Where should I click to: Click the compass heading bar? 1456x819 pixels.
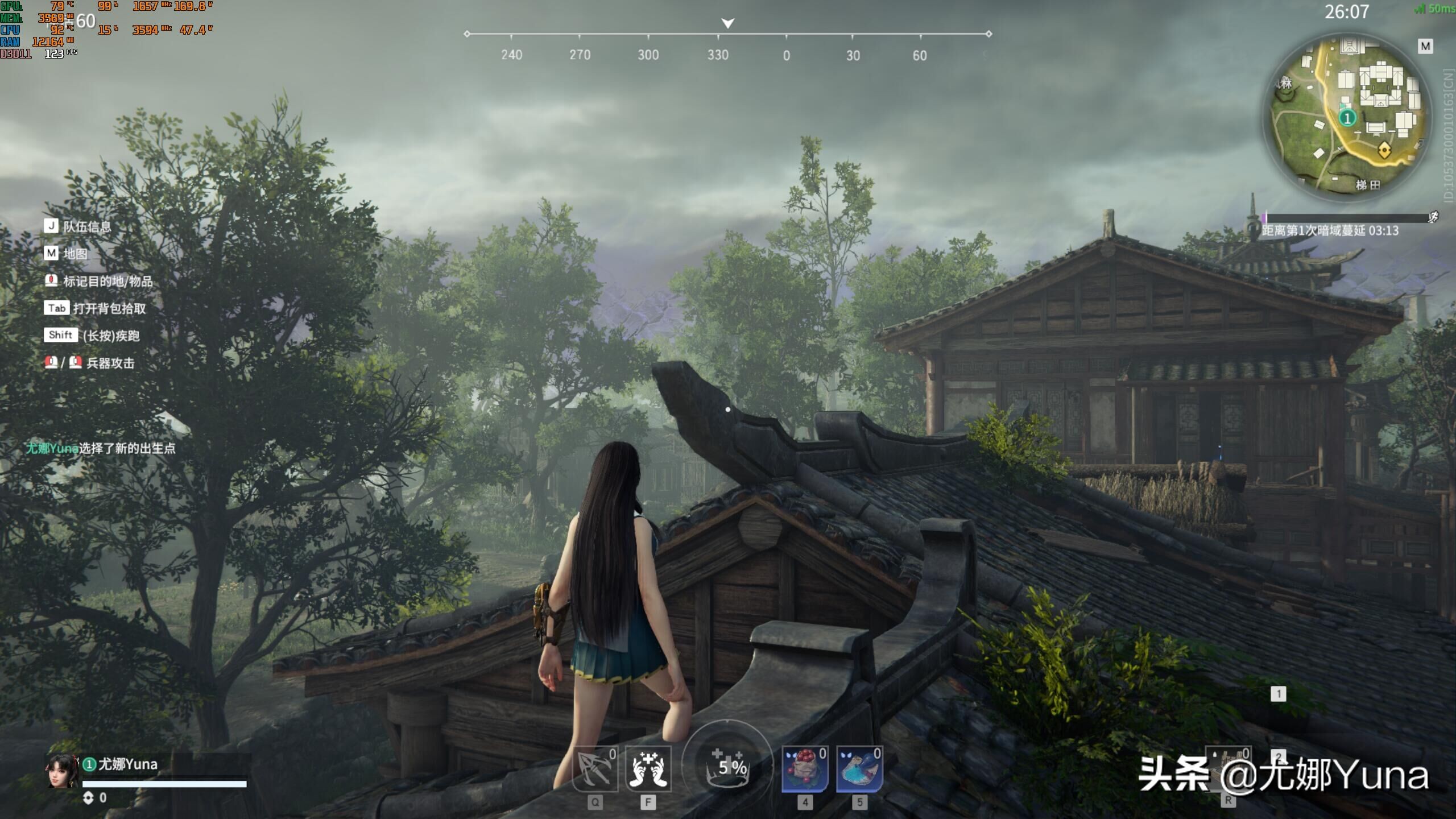click(727, 35)
